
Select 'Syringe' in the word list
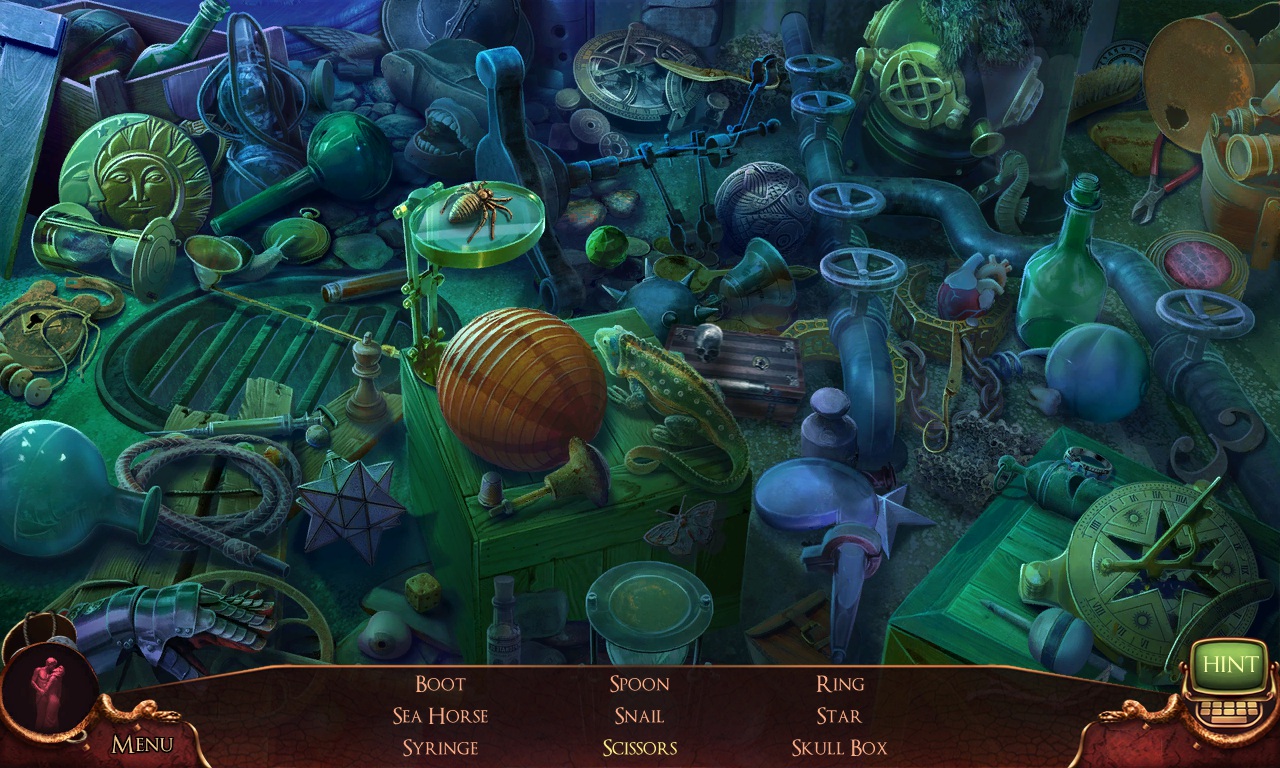coord(441,747)
